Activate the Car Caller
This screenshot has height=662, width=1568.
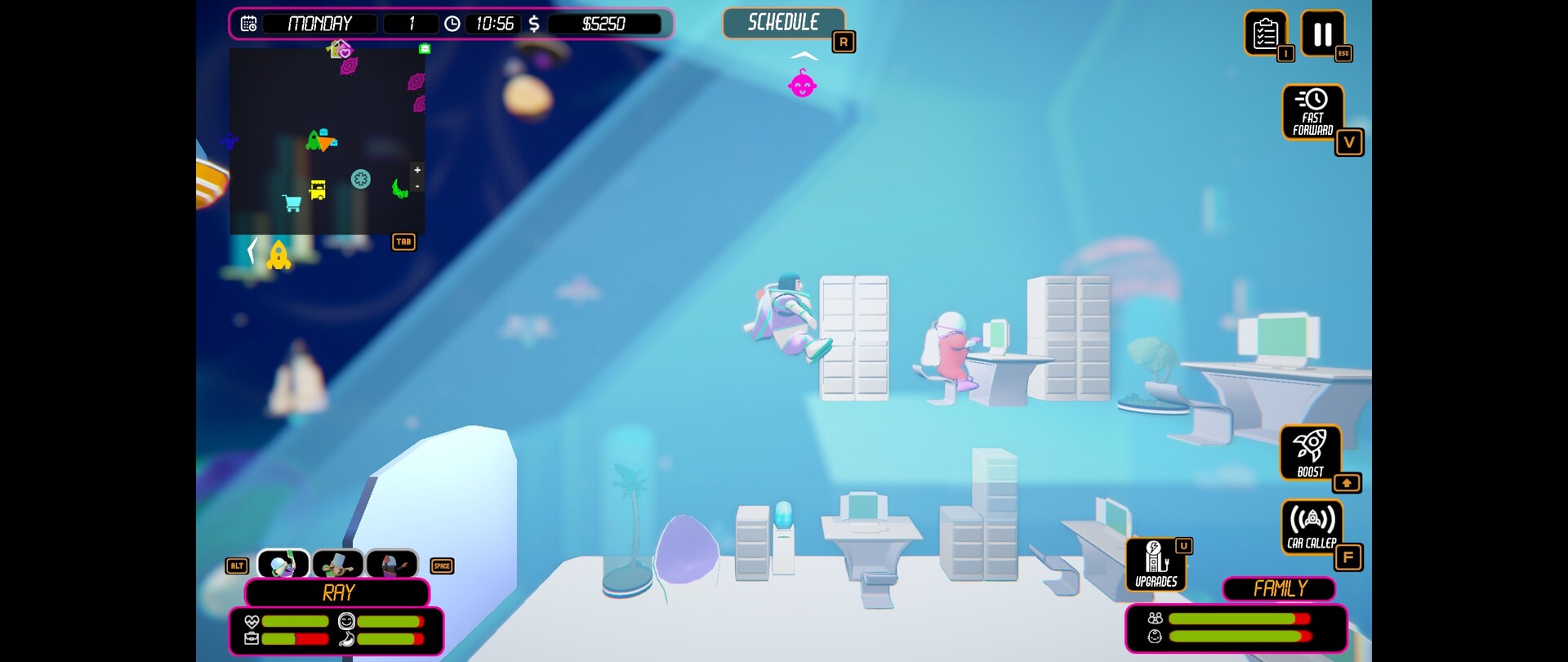(x=1312, y=527)
